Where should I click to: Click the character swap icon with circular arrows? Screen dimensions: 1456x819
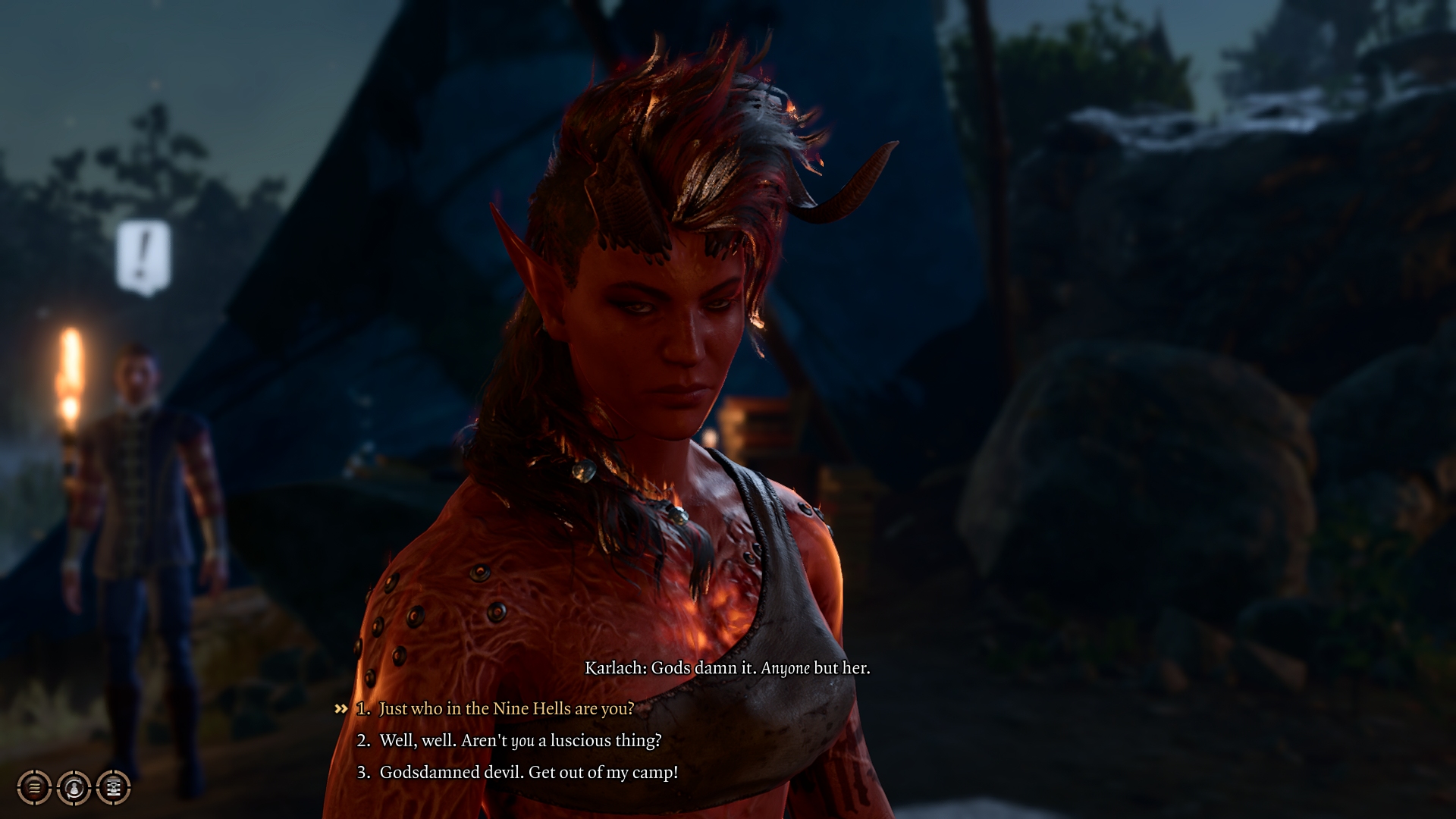74,788
